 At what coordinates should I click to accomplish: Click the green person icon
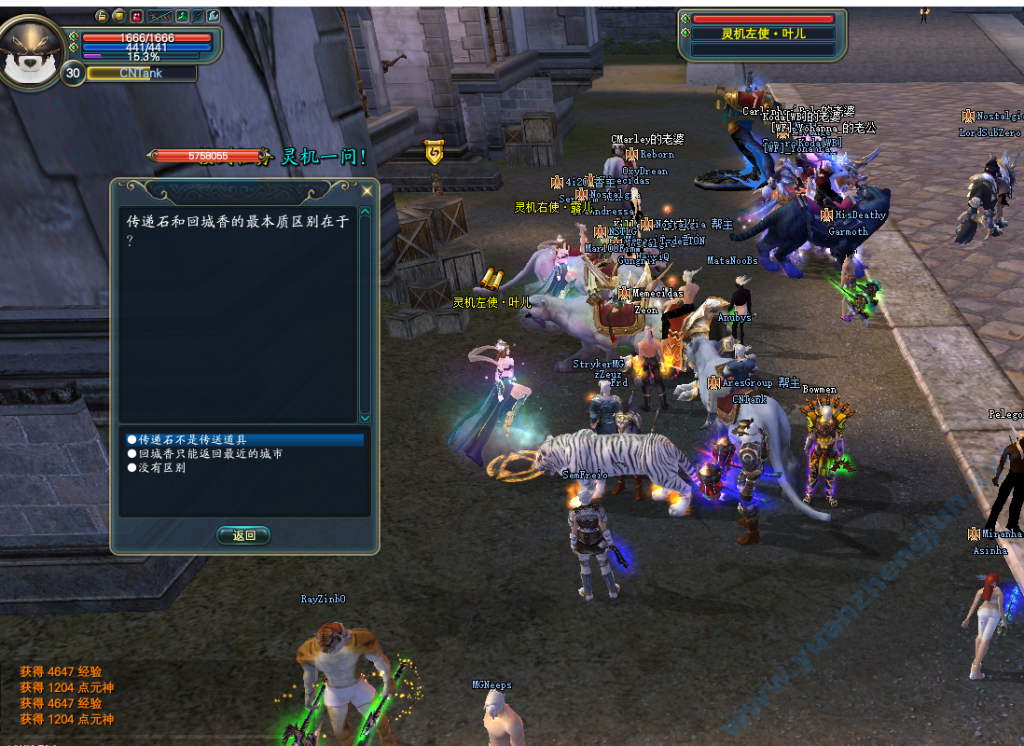tap(182, 16)
